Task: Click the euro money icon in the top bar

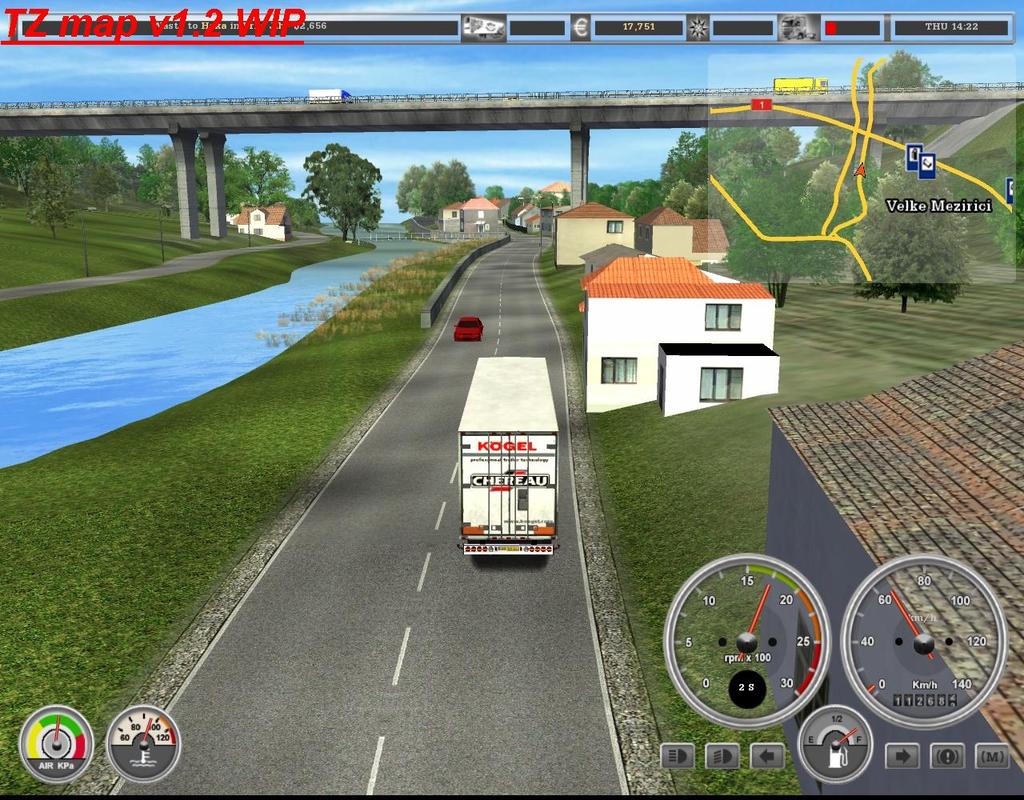Action: (580, 27)
